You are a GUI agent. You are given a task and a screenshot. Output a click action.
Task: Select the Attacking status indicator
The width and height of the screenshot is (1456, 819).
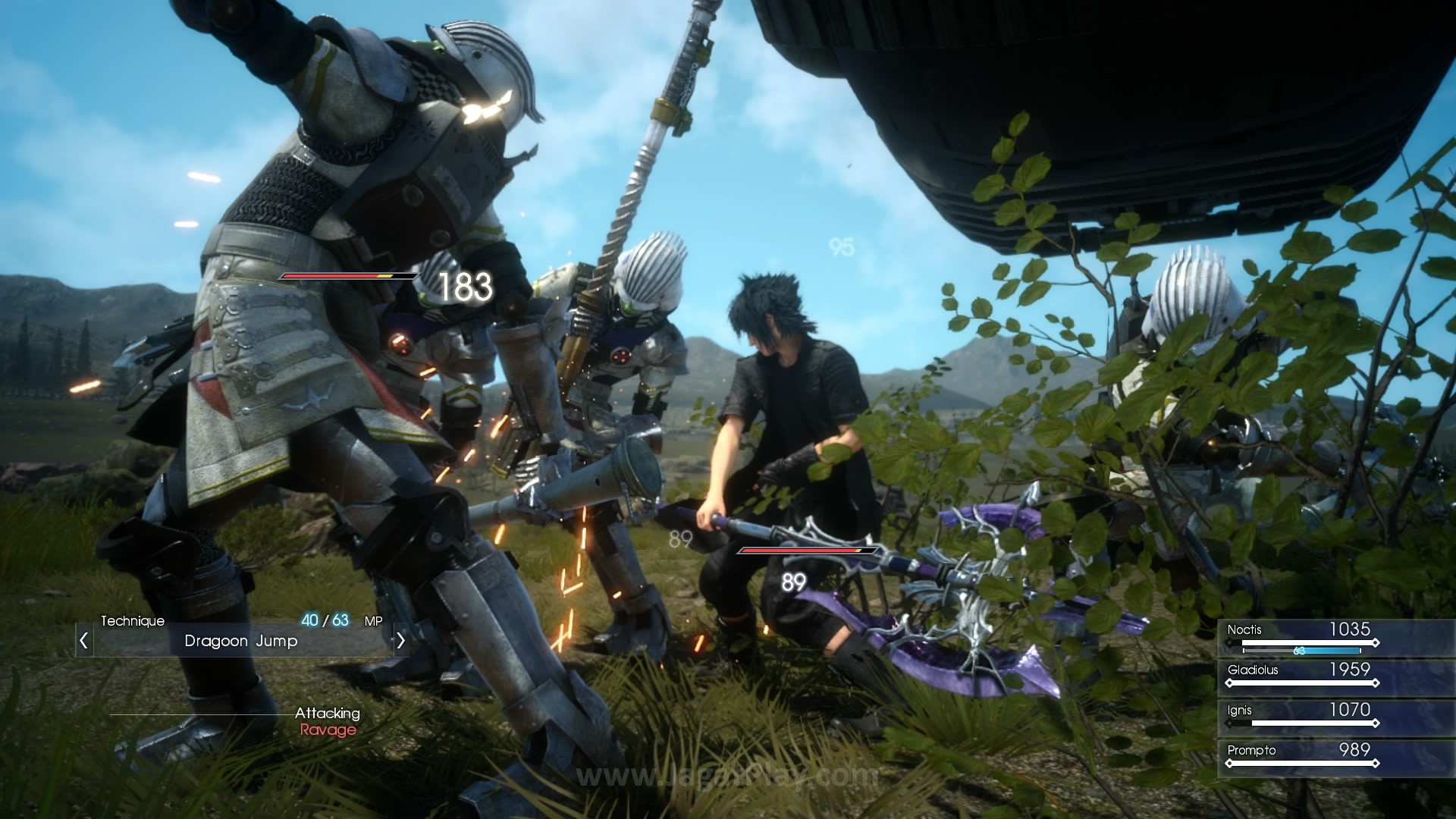click(x=328, y=713)
